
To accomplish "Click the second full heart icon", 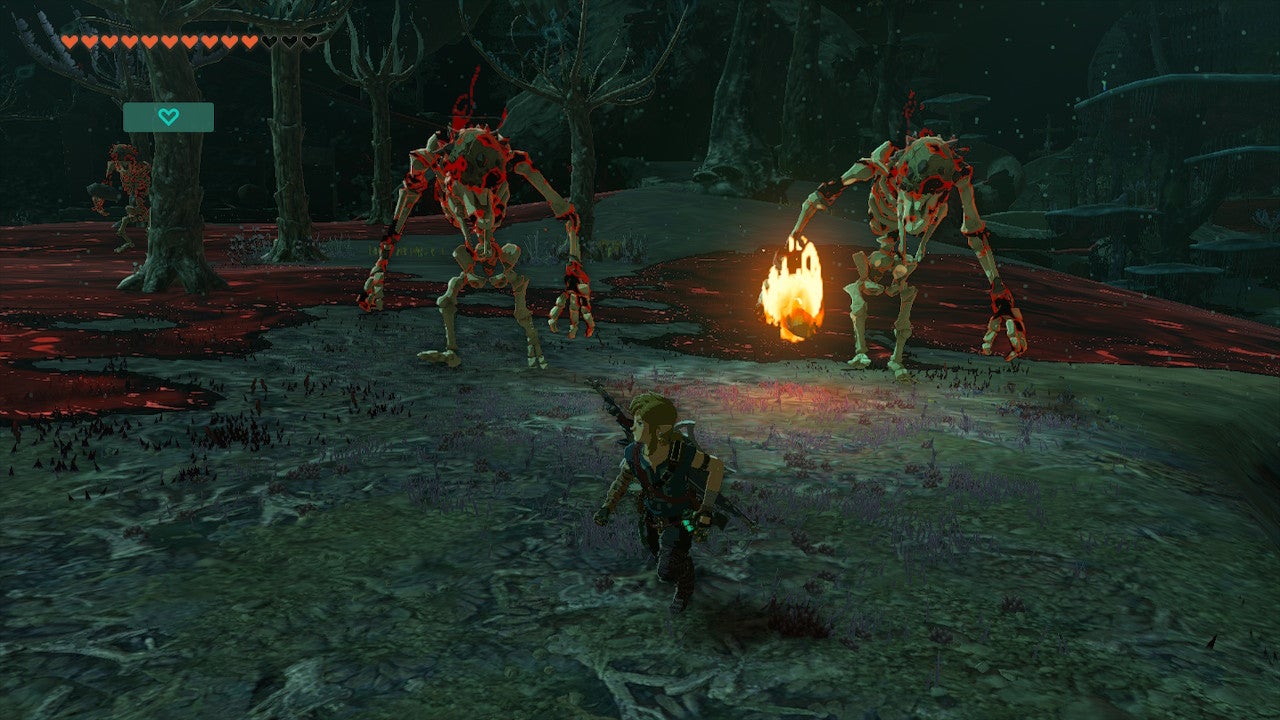I will 89,42.
